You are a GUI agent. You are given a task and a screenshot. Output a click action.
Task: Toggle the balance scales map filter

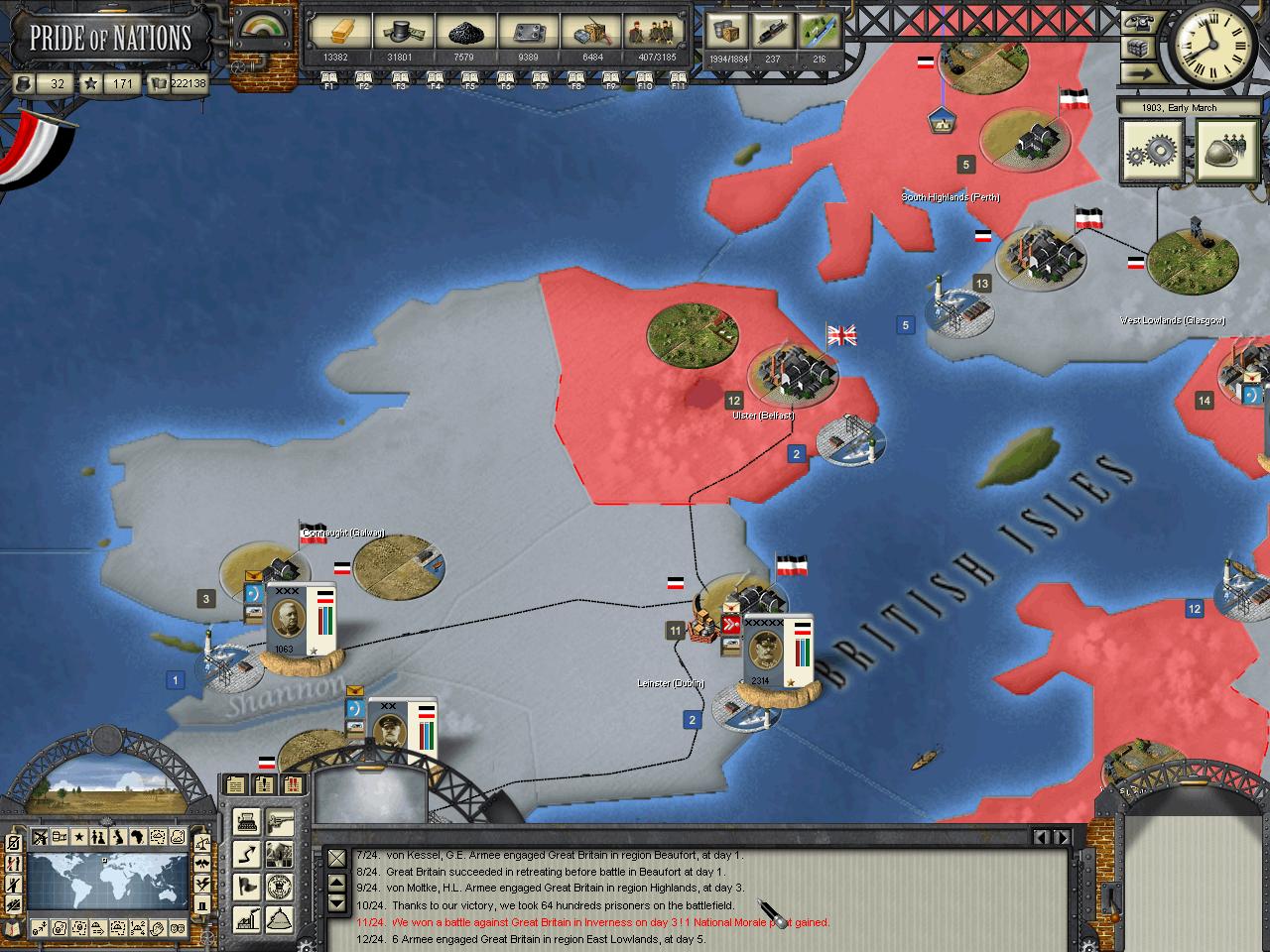pos(201,841)
